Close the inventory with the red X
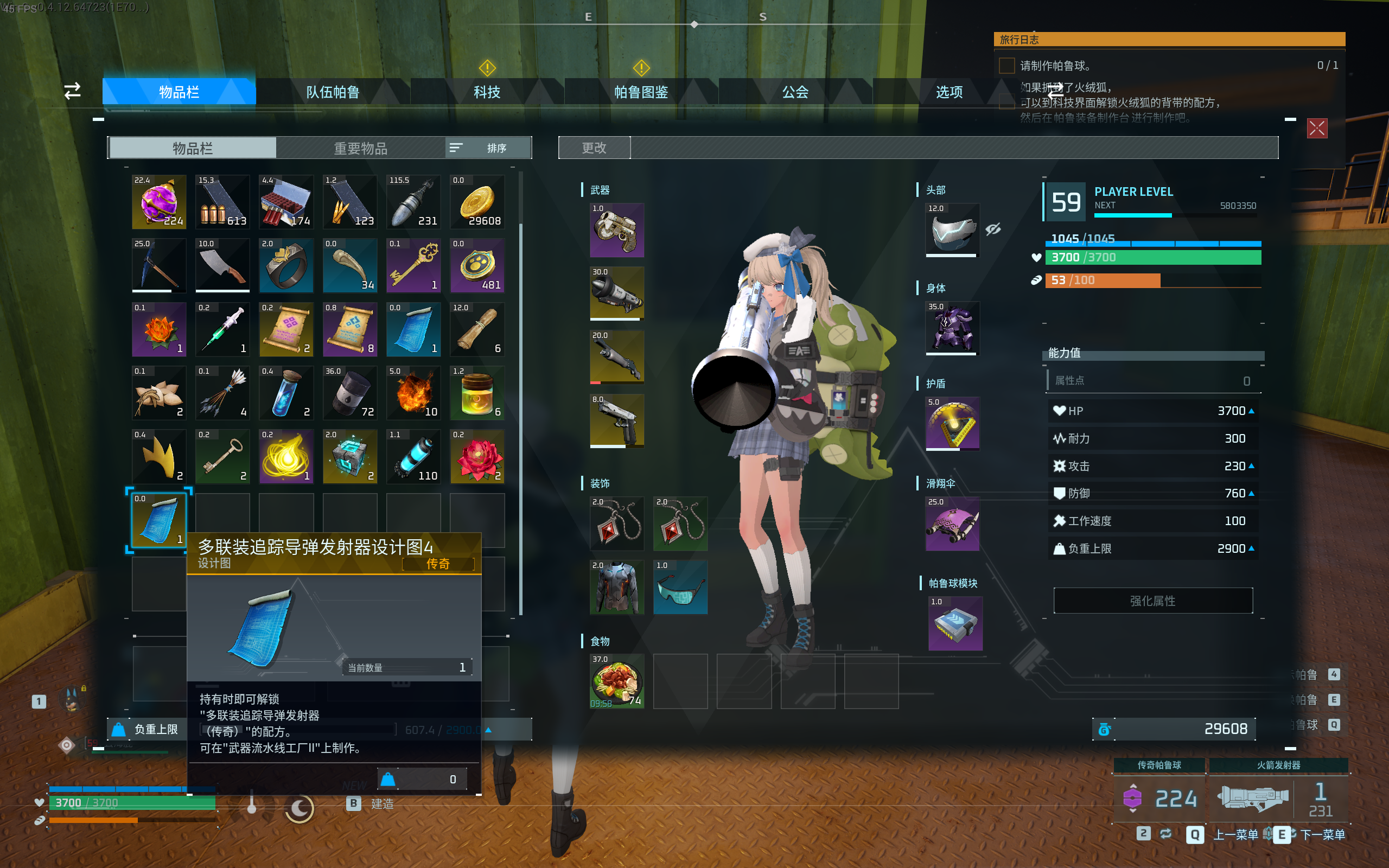The width and height of the screenshot is (1389, 868). pos(1317,128)
